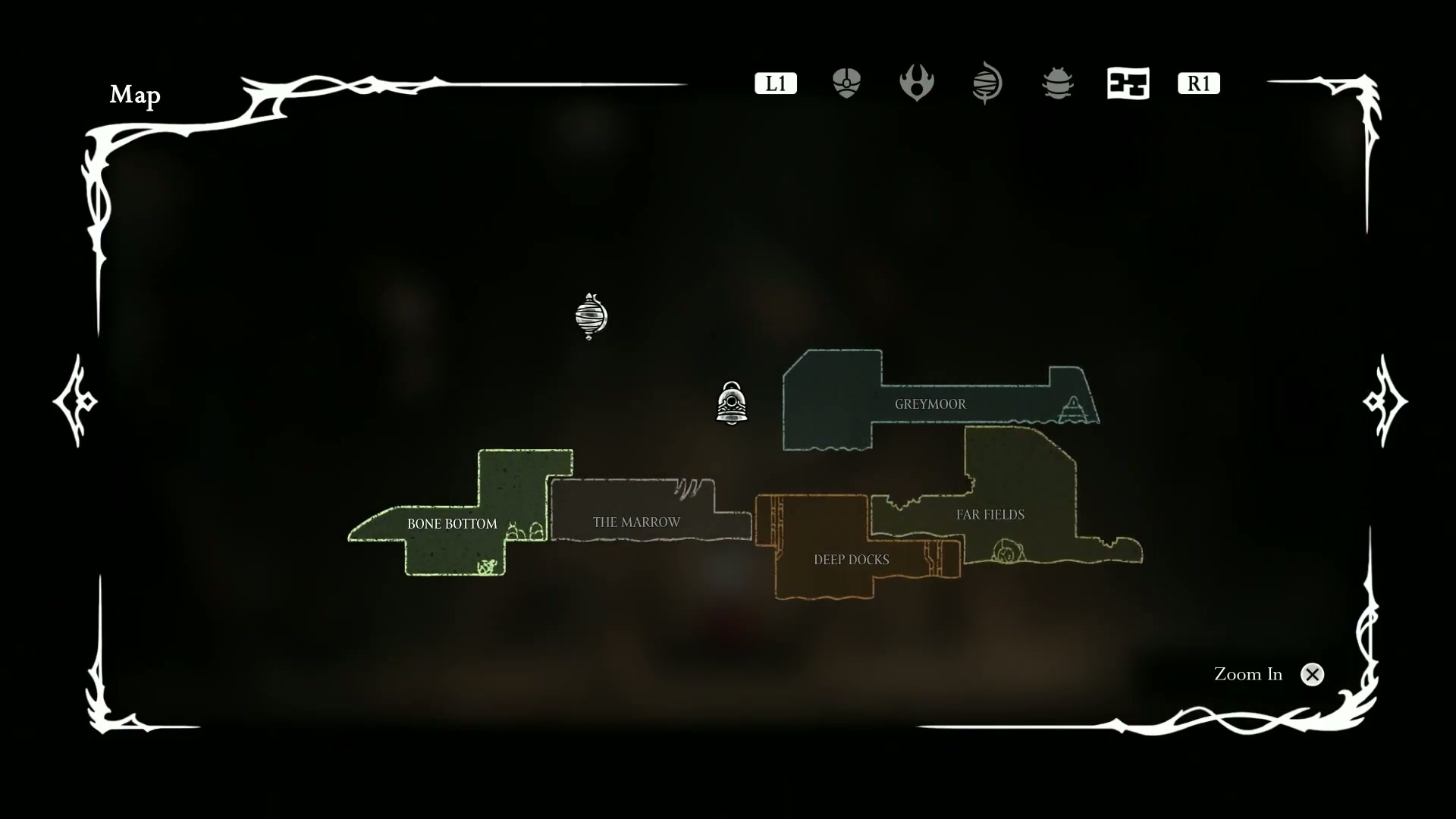Select the Greymoor area on map

click(x=930, y=404)
